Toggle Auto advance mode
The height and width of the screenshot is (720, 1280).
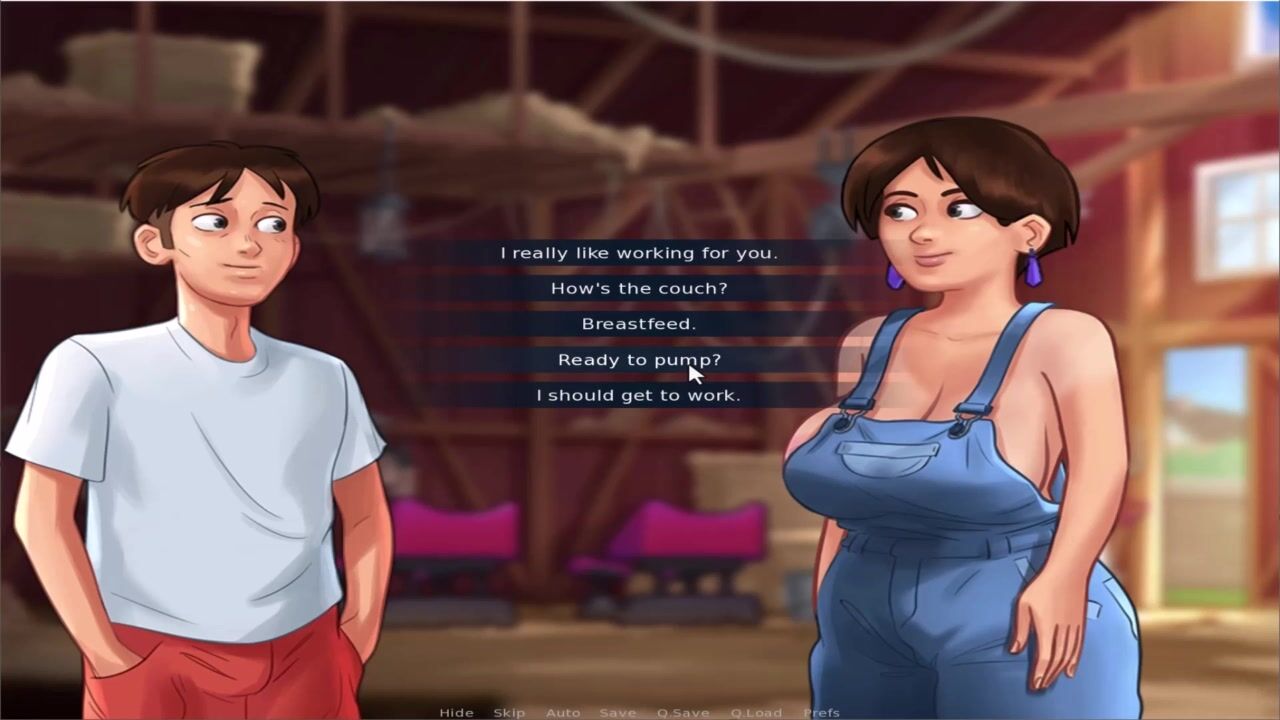click(x=563, y=713)
